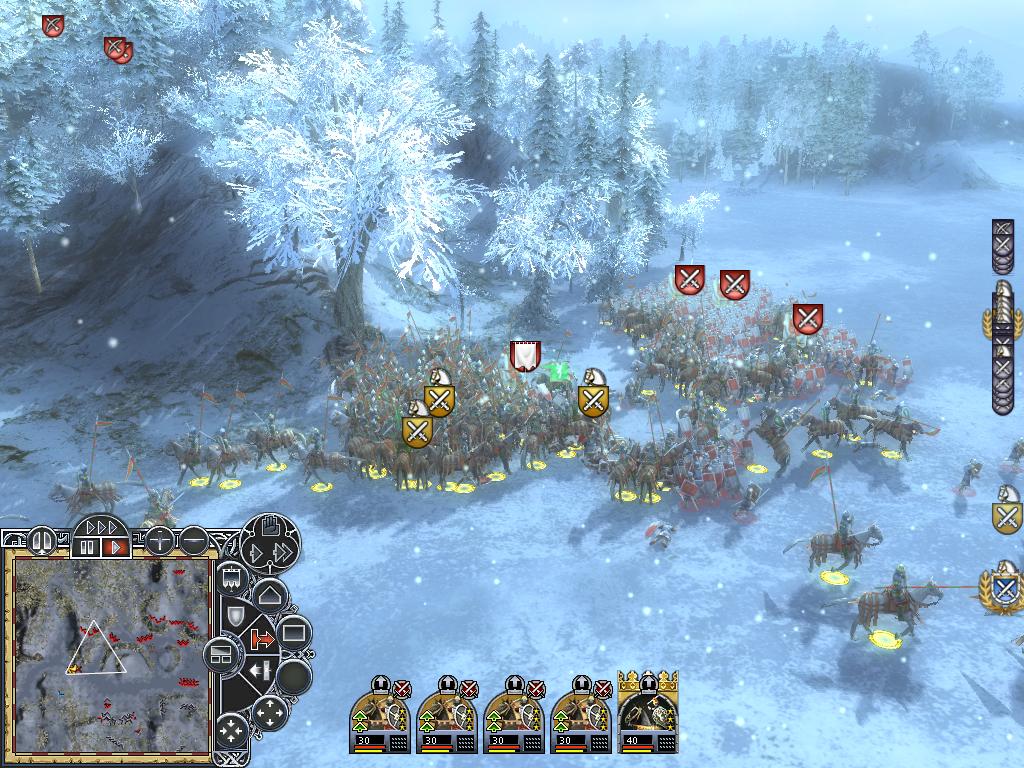Activate triple-arrow fast forward speed

coord(101,526)
